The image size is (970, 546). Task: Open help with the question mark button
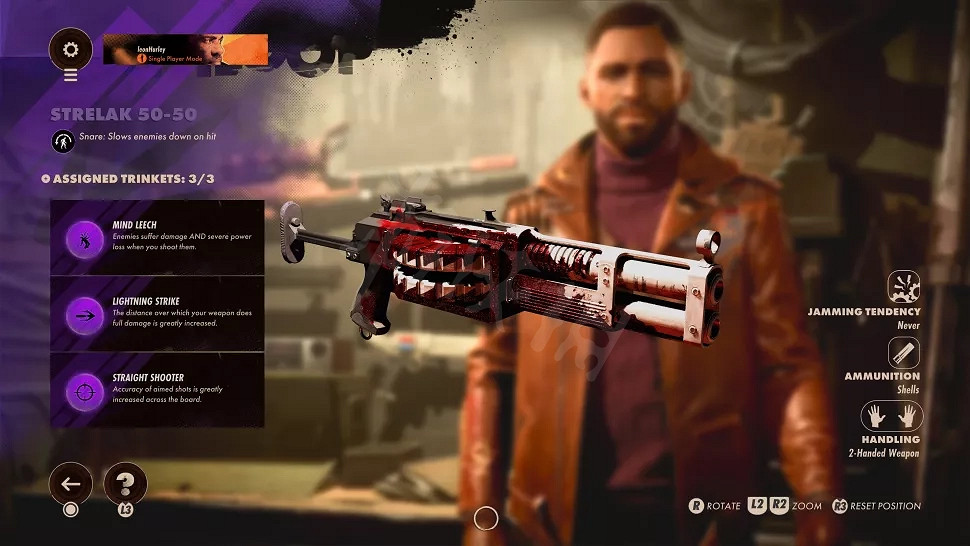point(125,484)
